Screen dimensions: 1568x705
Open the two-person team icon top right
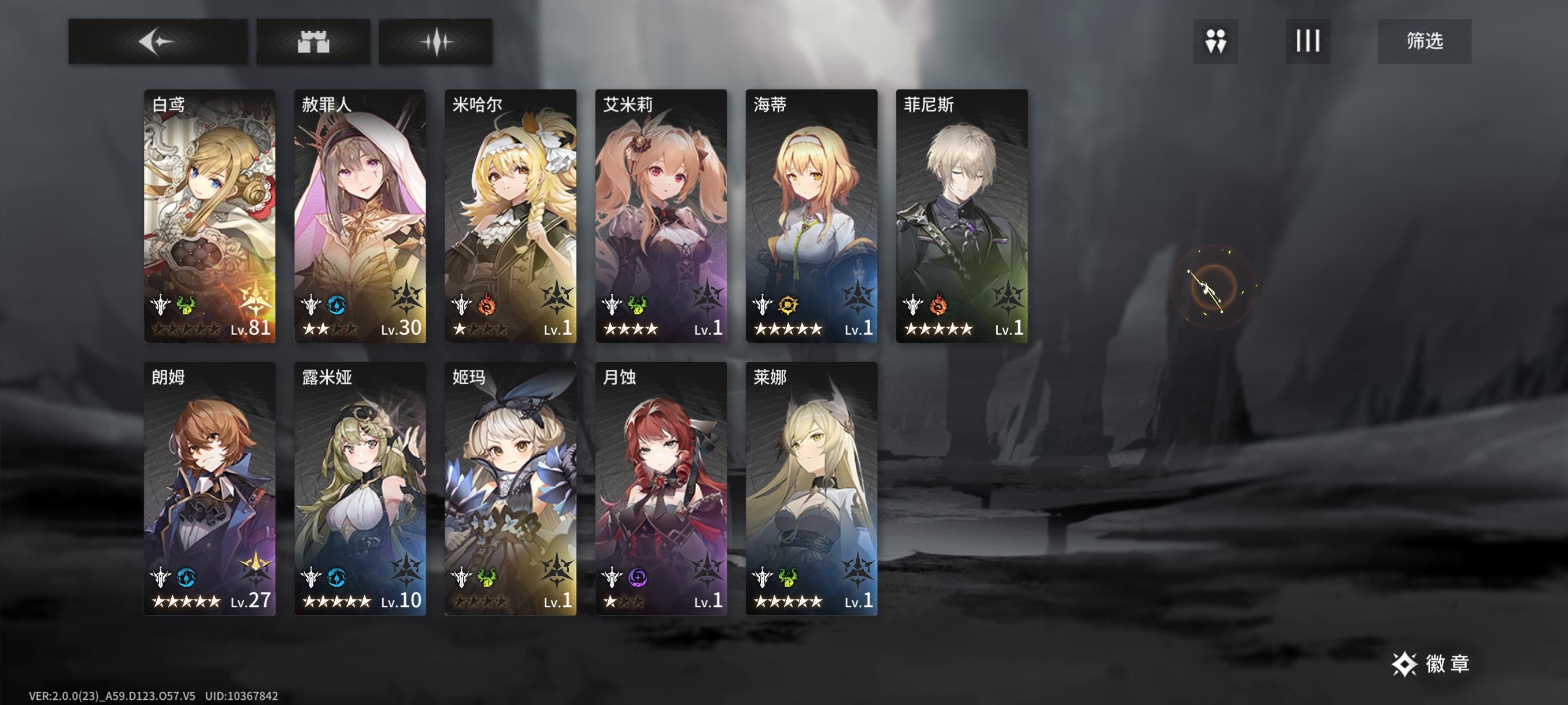[x=1215, y=42]
